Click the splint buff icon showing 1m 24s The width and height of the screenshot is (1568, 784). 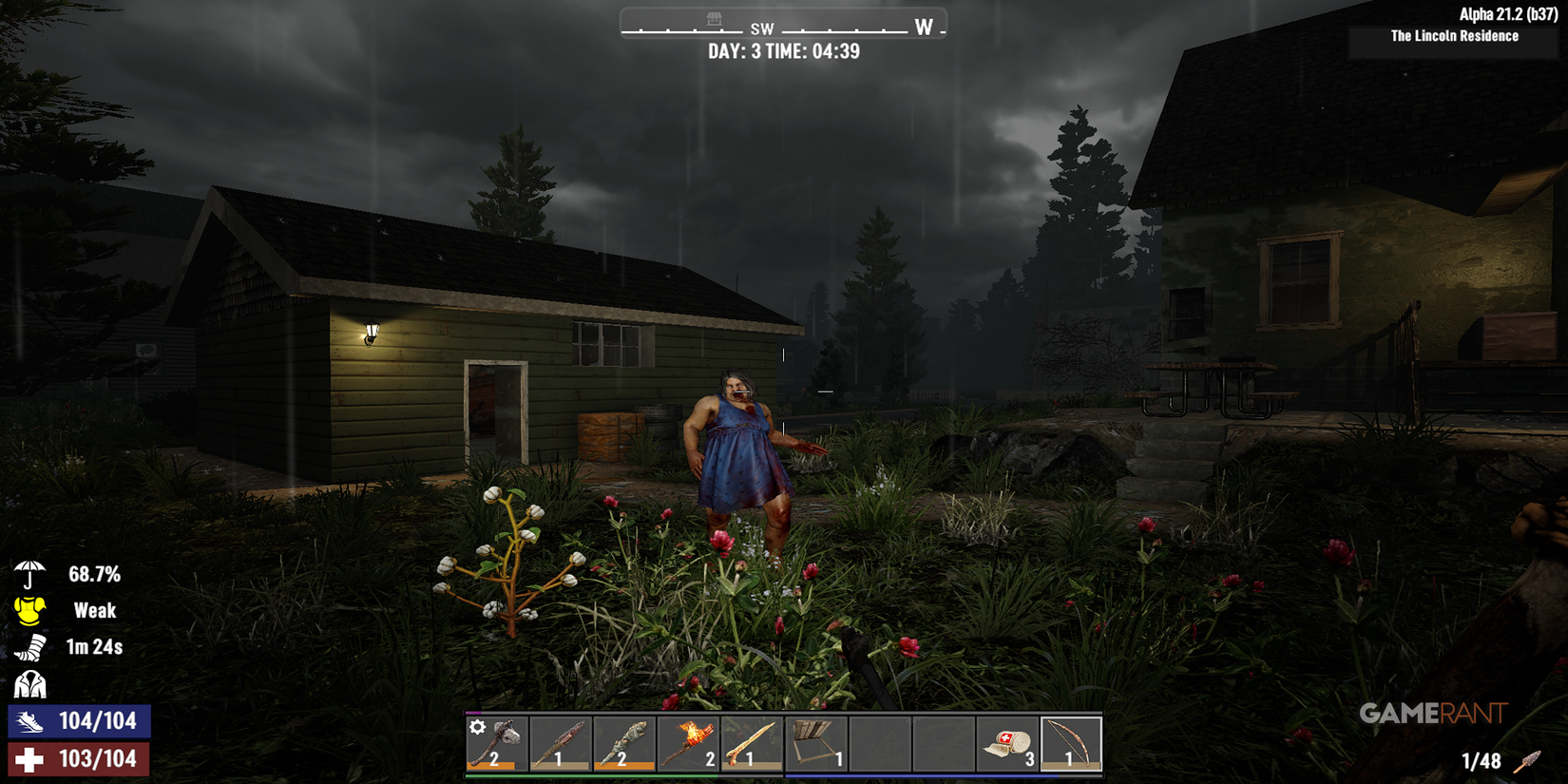coord(31,648)
